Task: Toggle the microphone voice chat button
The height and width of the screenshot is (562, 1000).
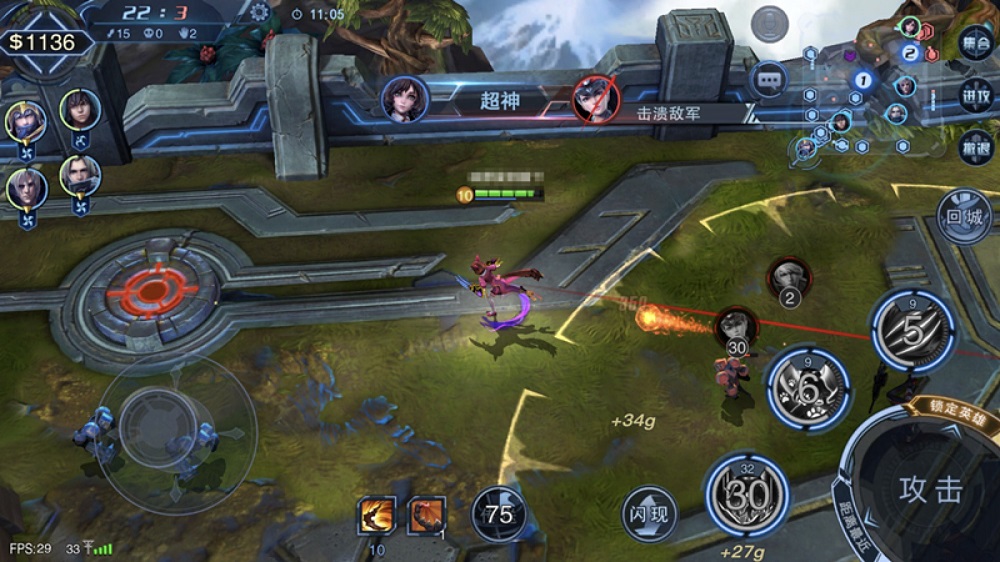Action: coord(770,23)
